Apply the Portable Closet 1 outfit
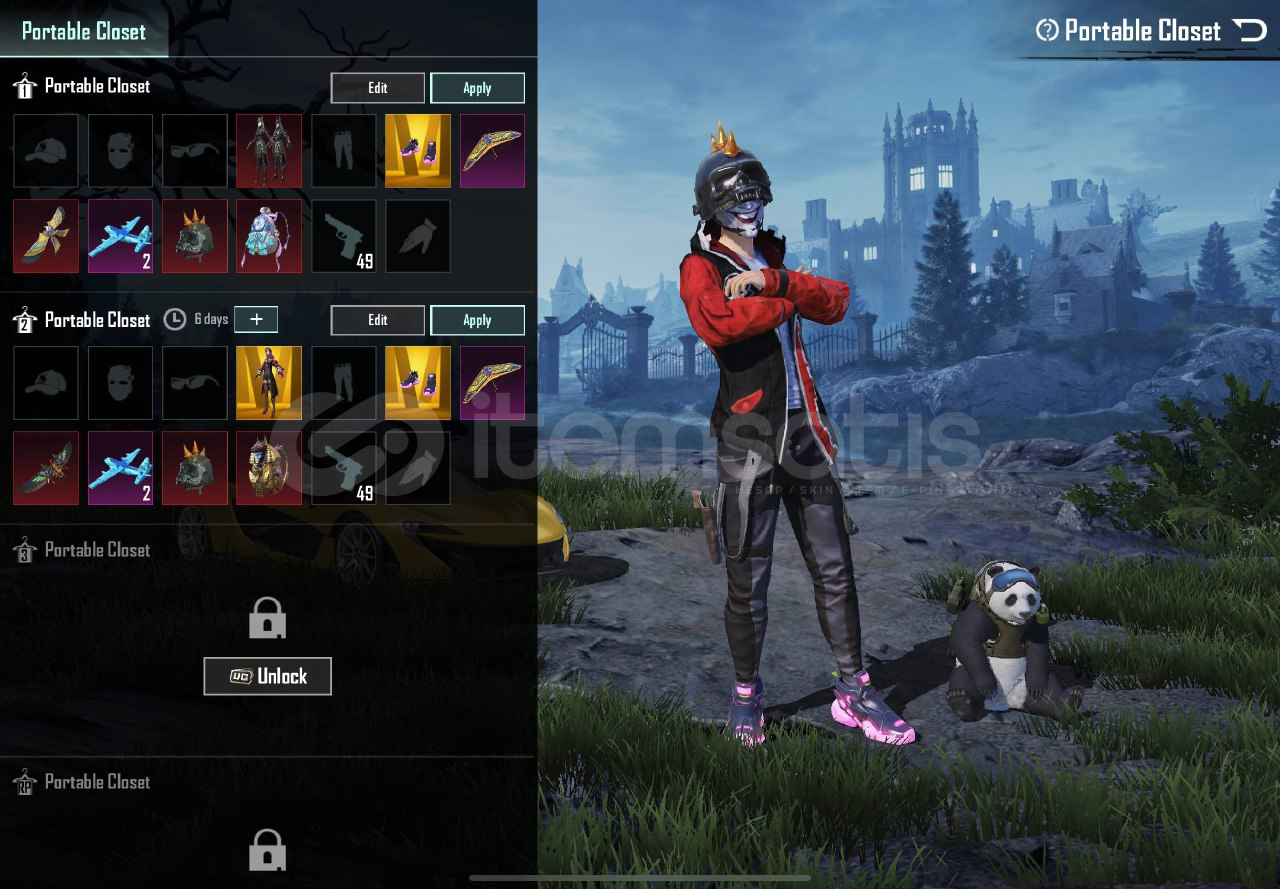1280x889 pixels. pyautogui.click(x=477, y=88)
